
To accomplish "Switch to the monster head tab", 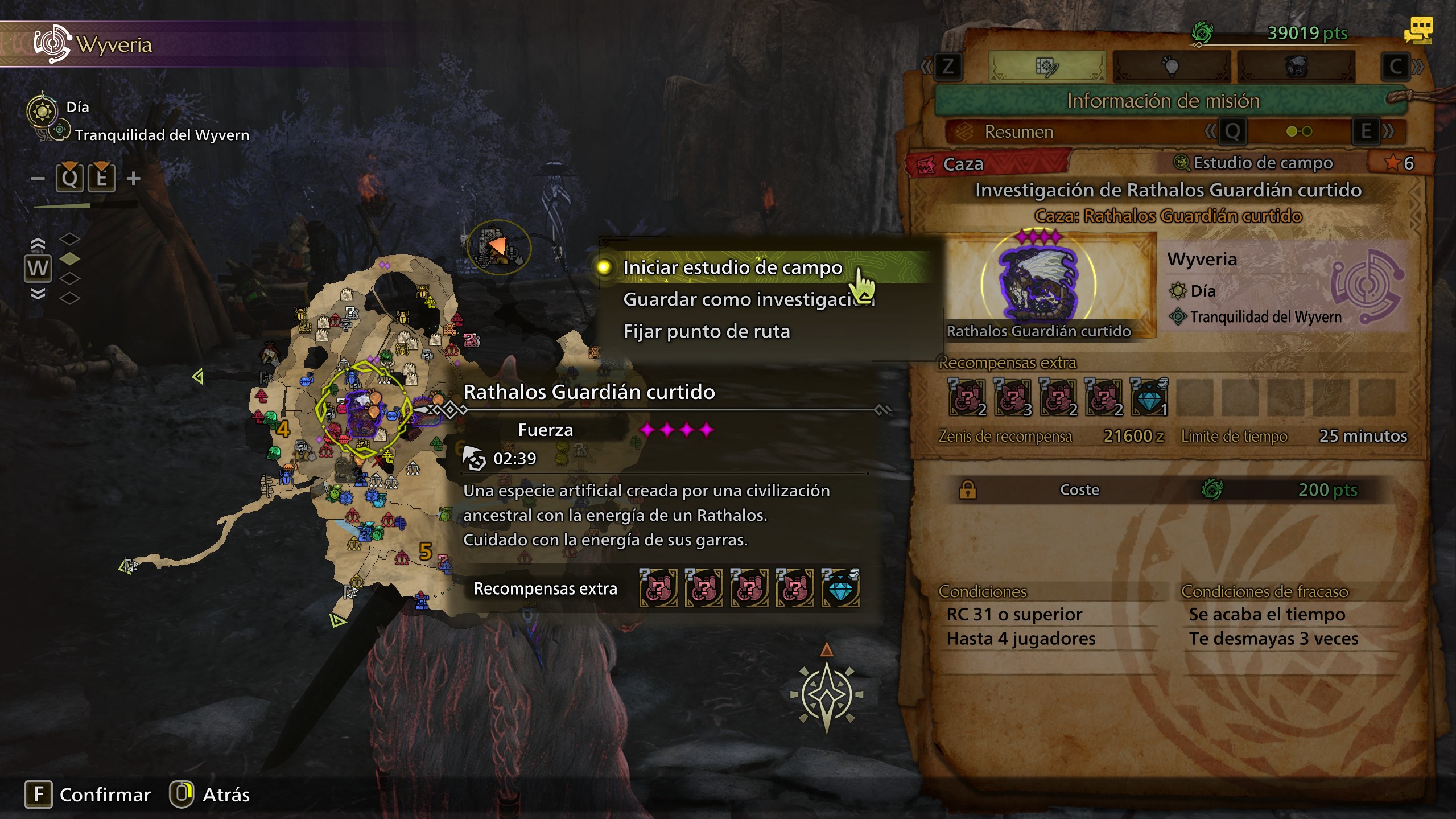I will [x=1296, y=67].
